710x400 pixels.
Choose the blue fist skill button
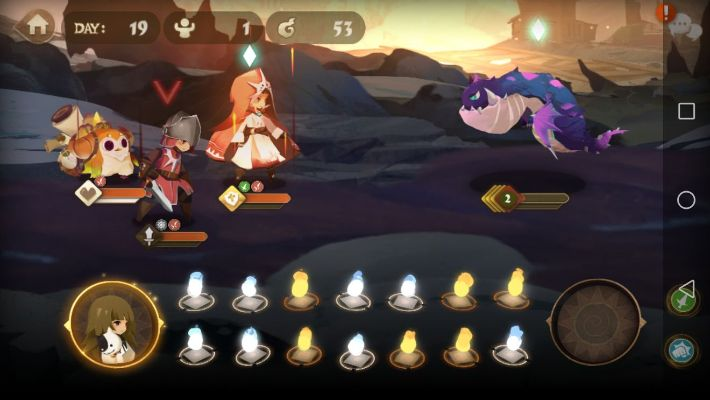click(682, 350)
